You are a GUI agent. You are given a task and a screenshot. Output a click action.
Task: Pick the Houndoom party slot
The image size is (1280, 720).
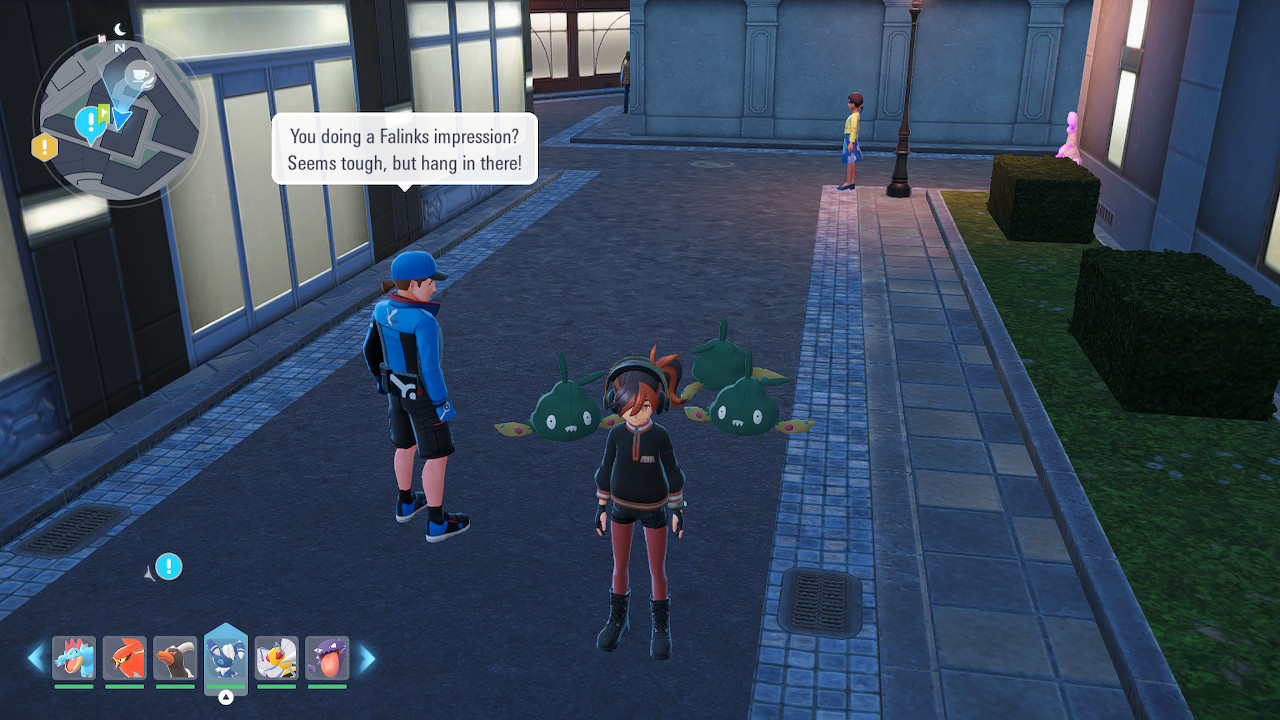coord(175,658)
